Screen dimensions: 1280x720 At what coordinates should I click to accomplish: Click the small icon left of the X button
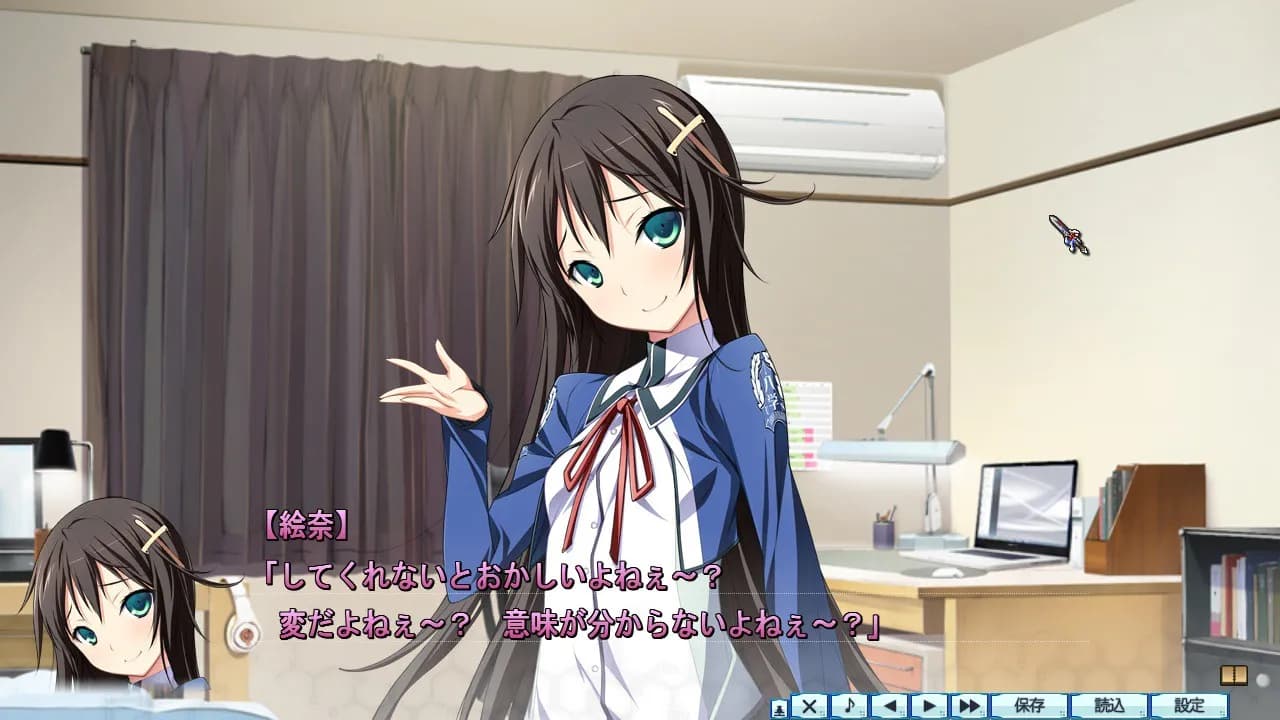click(780, 708)
